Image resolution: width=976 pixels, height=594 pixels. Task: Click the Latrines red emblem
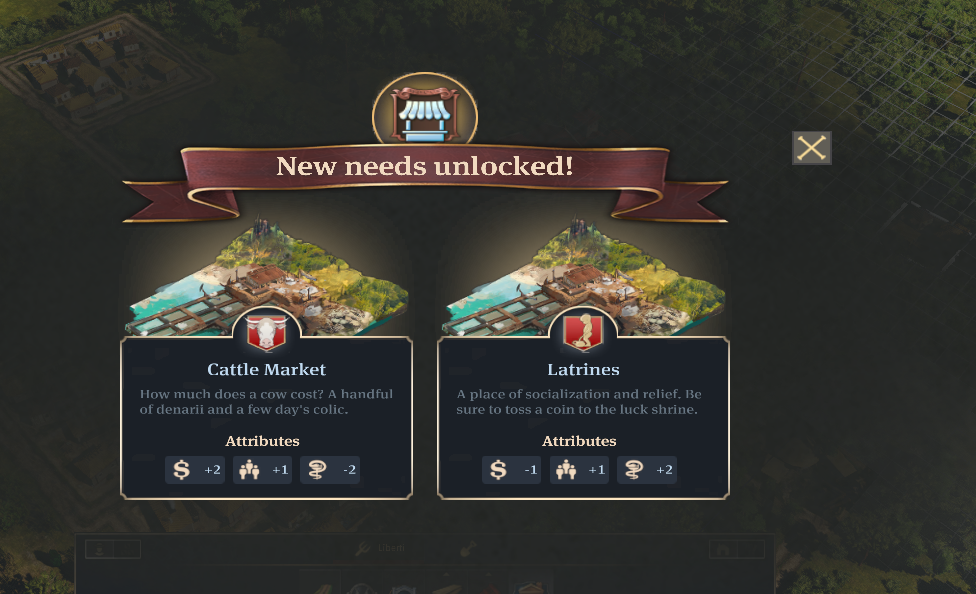583,331
